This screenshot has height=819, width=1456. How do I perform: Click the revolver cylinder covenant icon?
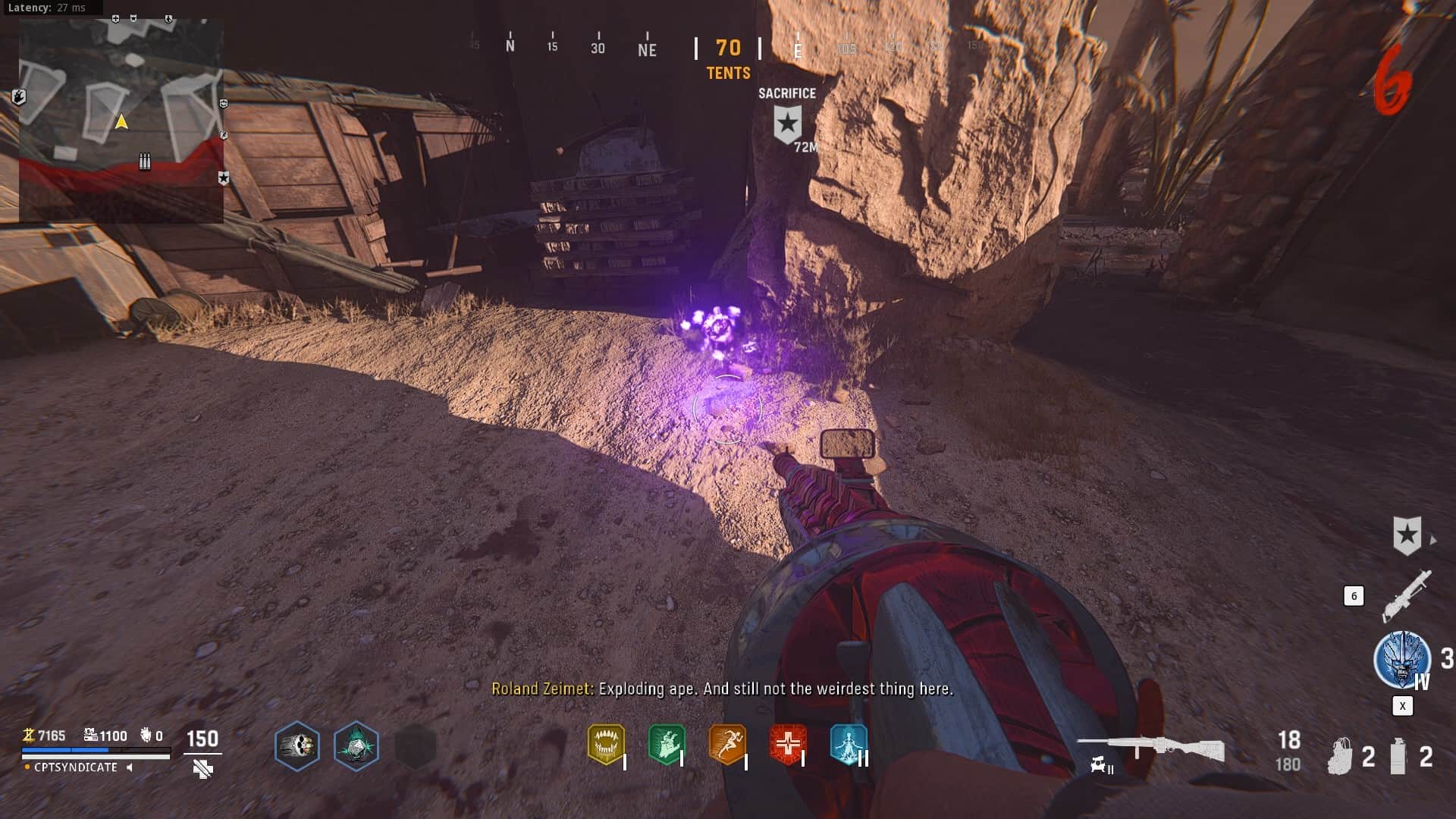coord(297,746)
